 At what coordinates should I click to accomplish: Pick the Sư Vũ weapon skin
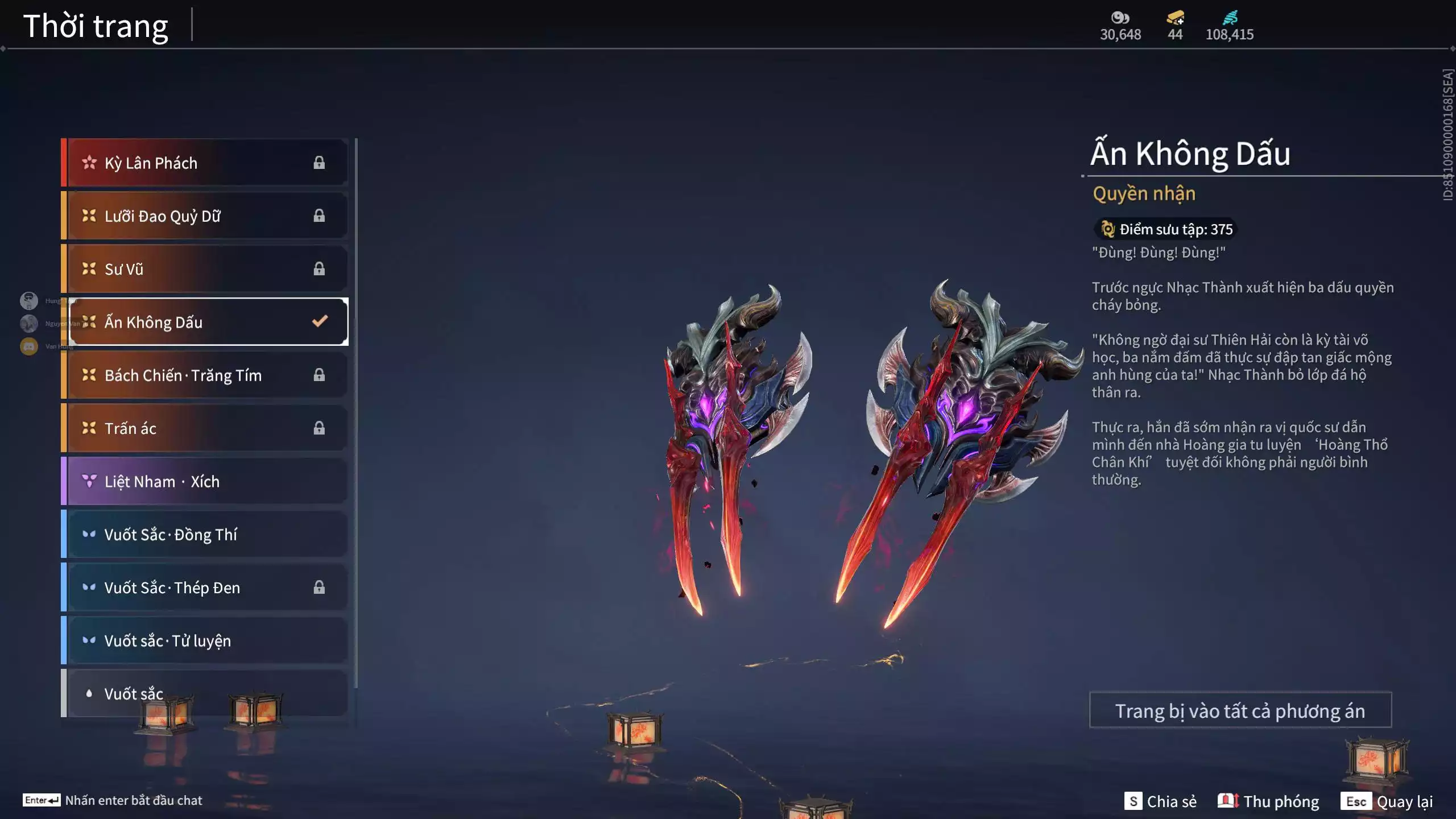[x=205, y=269]
